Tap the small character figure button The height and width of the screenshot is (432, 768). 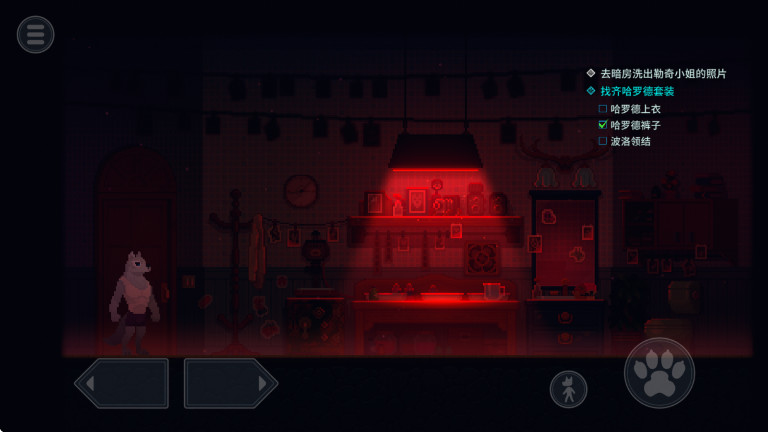[568, 389]
